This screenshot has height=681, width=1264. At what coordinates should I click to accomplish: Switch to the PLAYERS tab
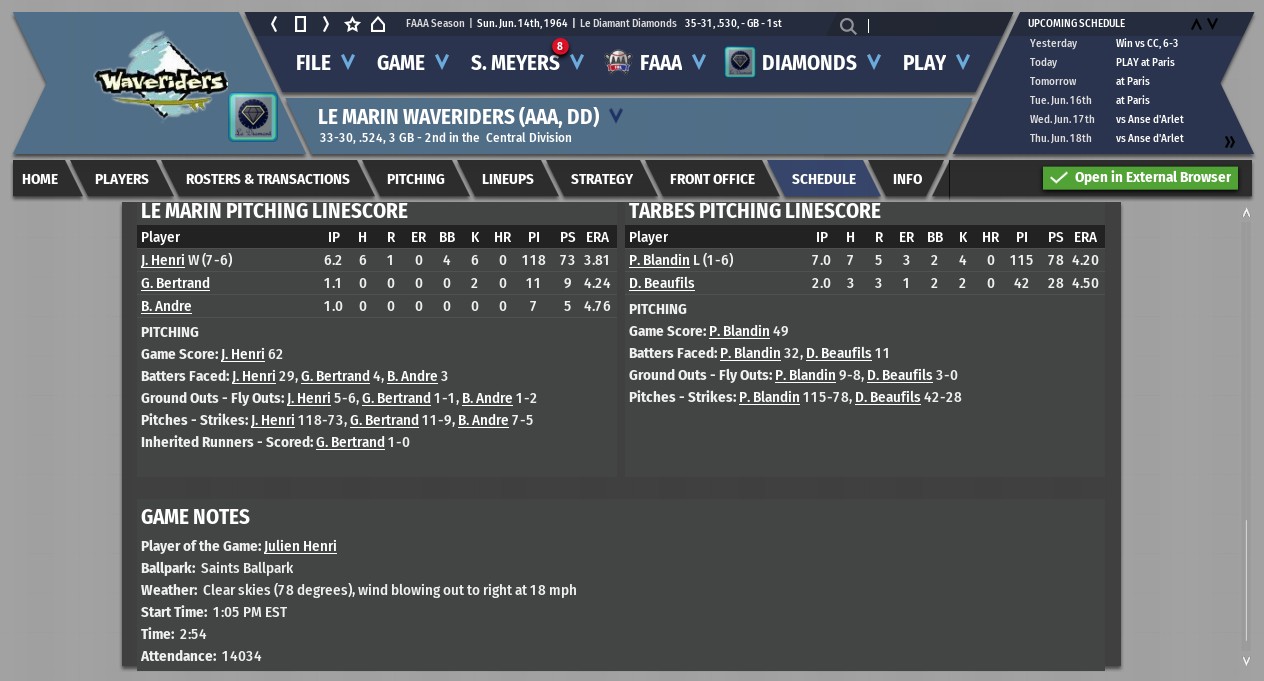click(122, 179)
